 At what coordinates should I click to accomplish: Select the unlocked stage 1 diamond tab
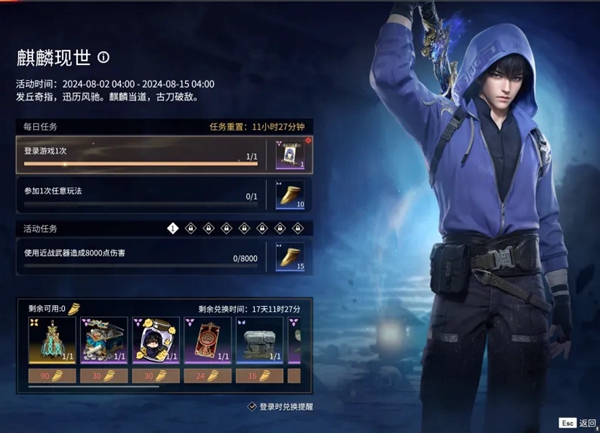tap(173, 228)
